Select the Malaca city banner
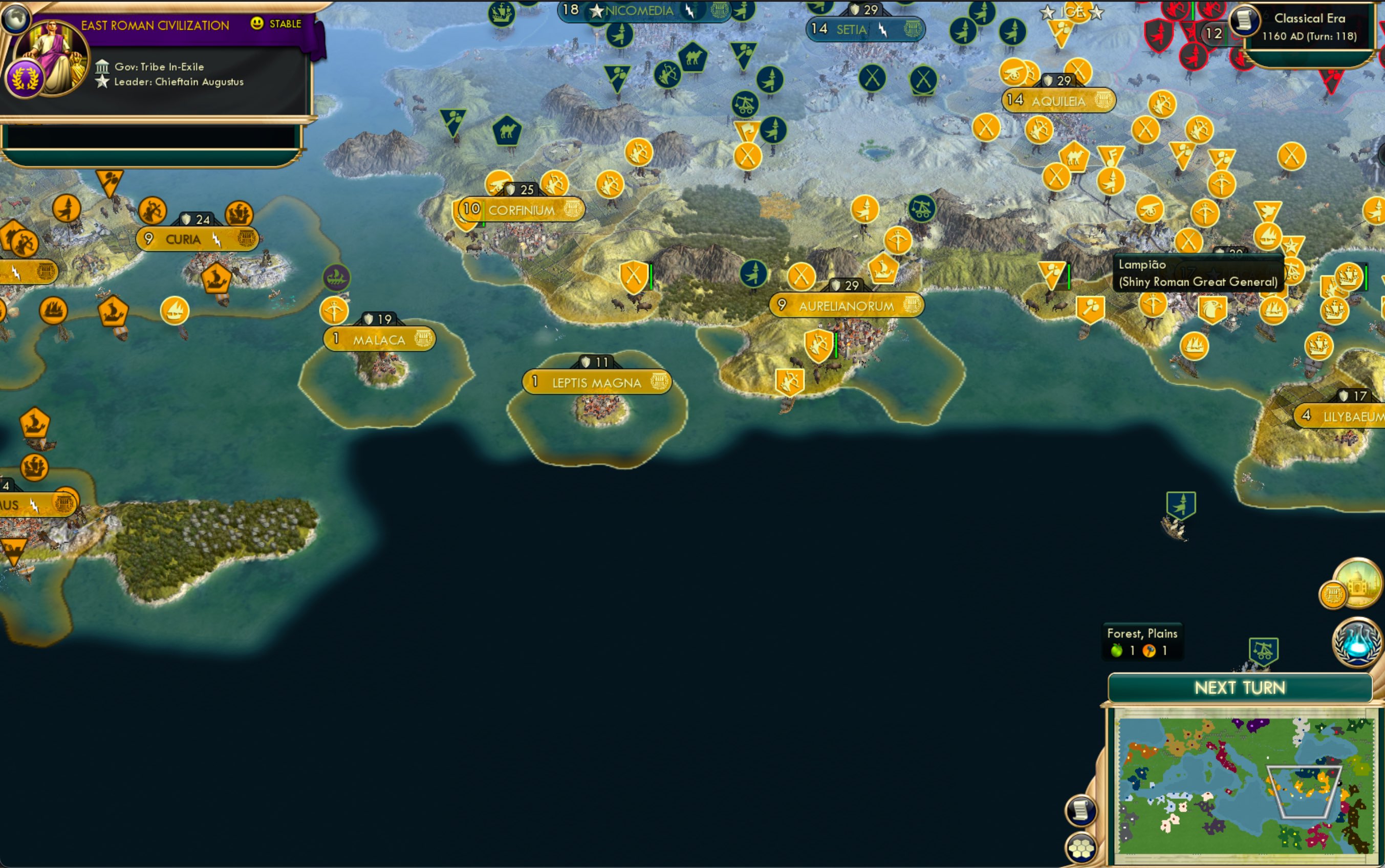This screenshot has height=868, width=1385. (x=379, y=339)
